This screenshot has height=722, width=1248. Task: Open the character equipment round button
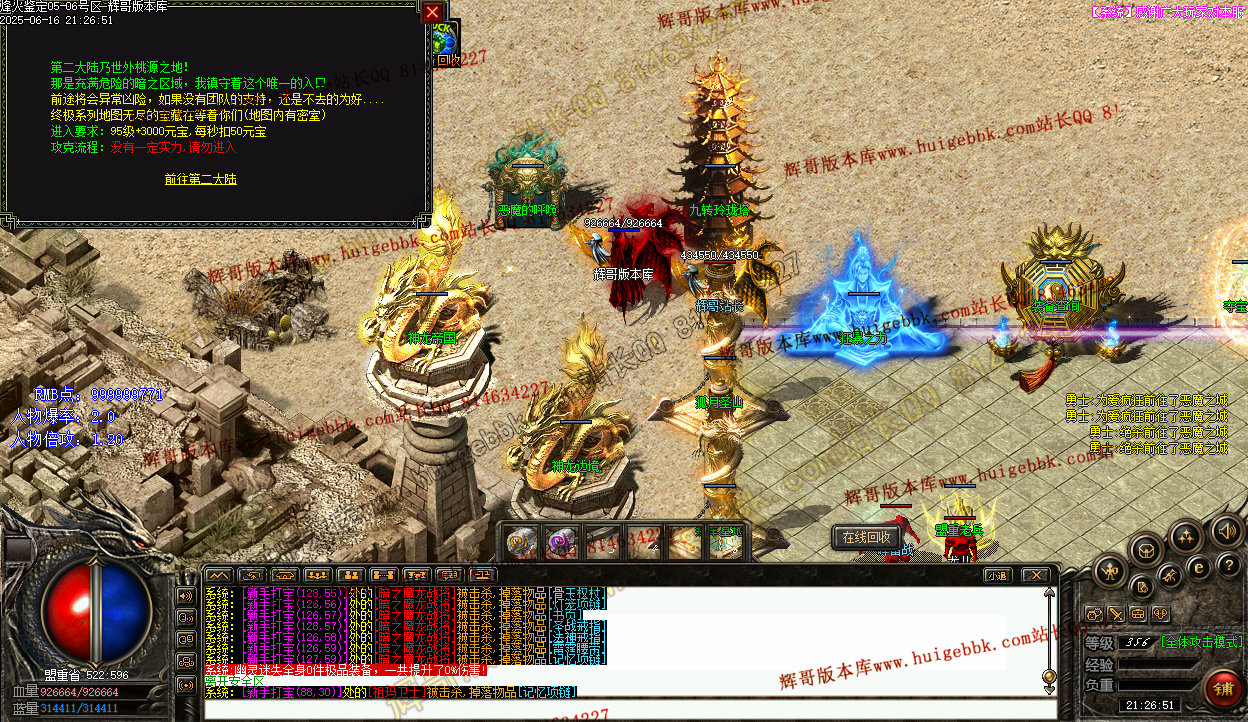click(1110, 572)
